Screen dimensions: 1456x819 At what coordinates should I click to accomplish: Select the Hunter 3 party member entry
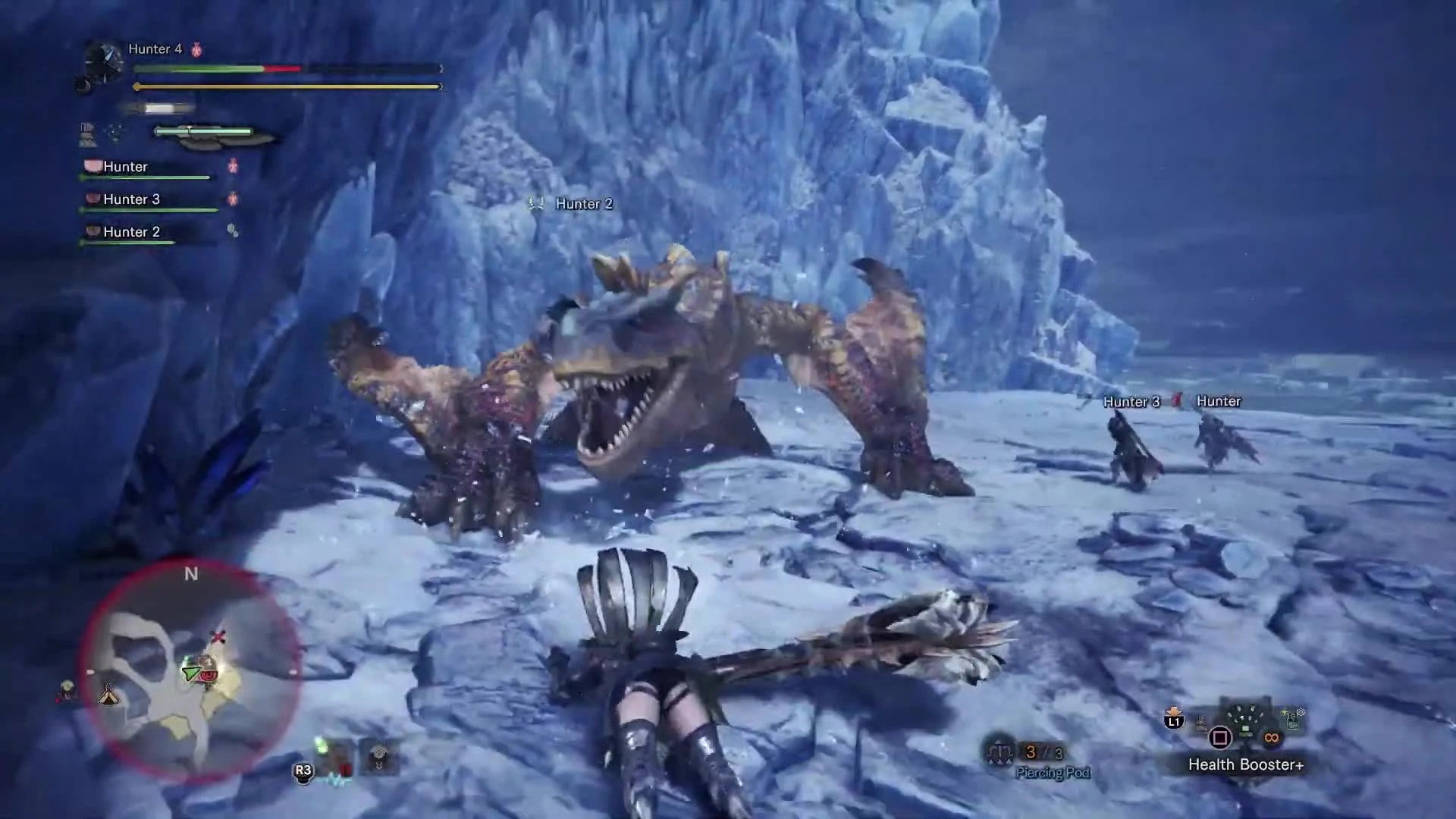click(x=133, y=199)
